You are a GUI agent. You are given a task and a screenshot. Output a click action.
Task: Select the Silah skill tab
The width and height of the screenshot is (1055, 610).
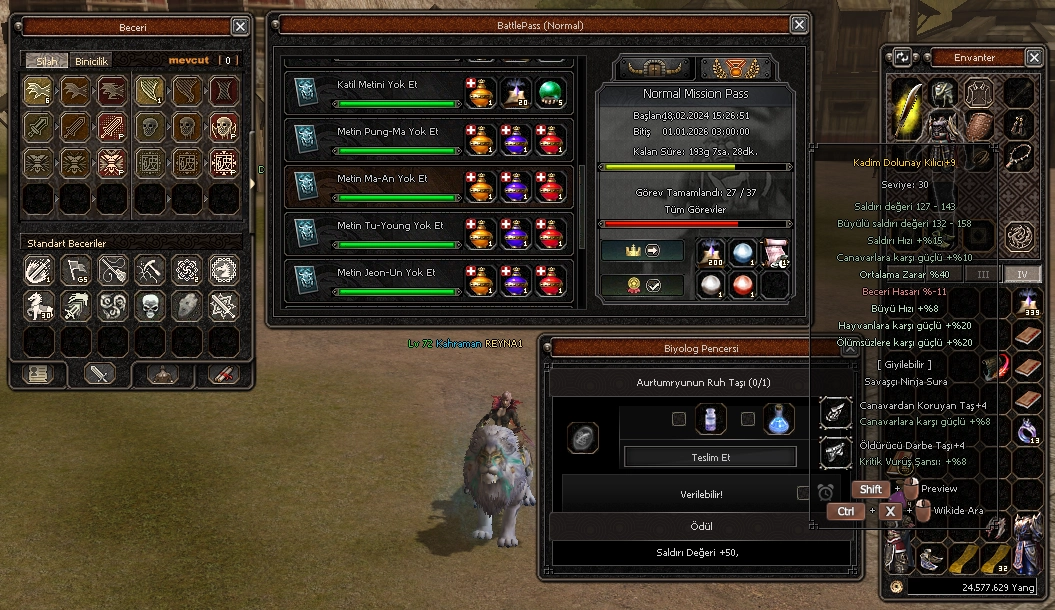click(x=46, y=61)
